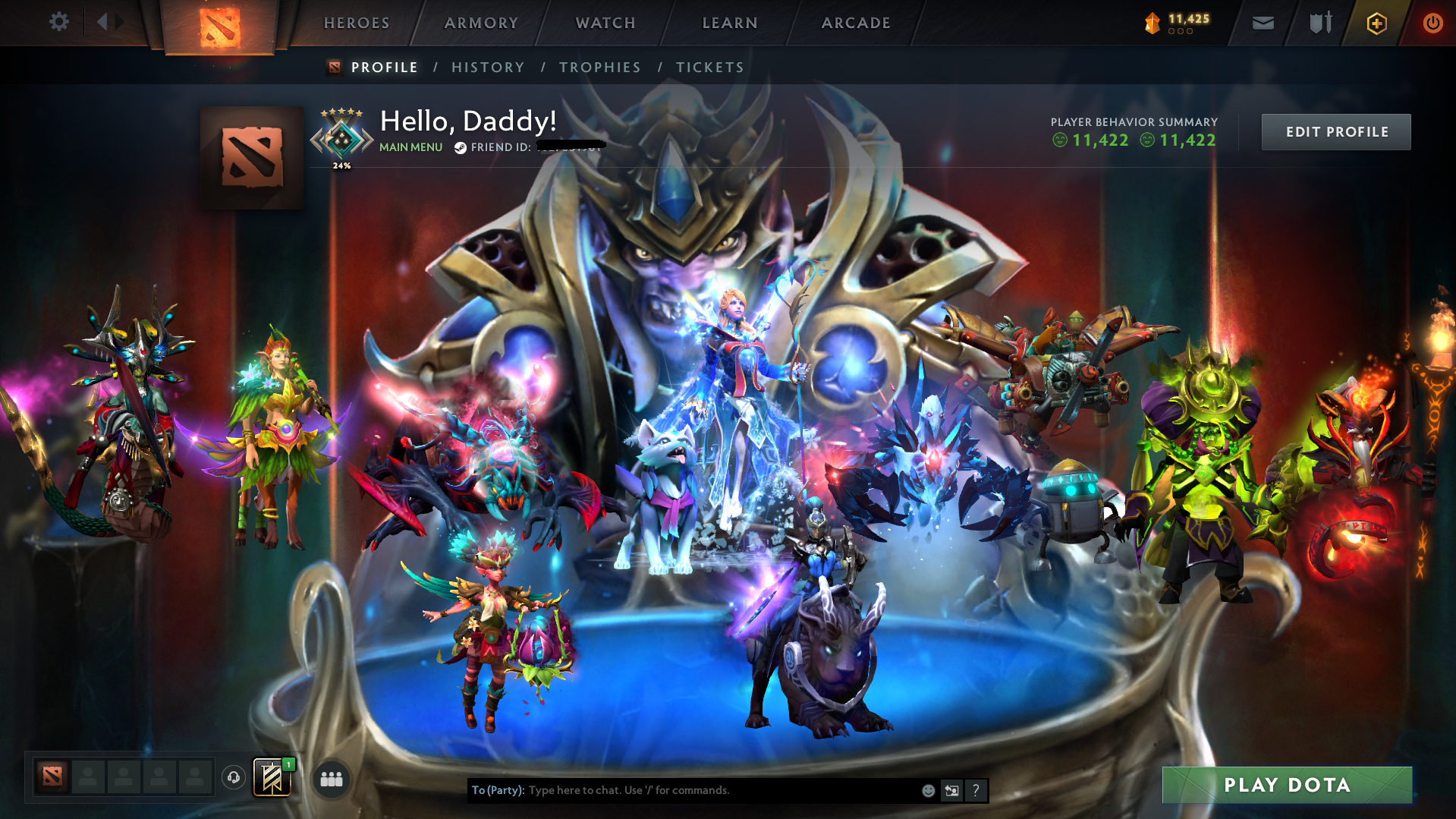
Task: Open the emoticon picker in the chat bar
Action: tap(929, 790)
